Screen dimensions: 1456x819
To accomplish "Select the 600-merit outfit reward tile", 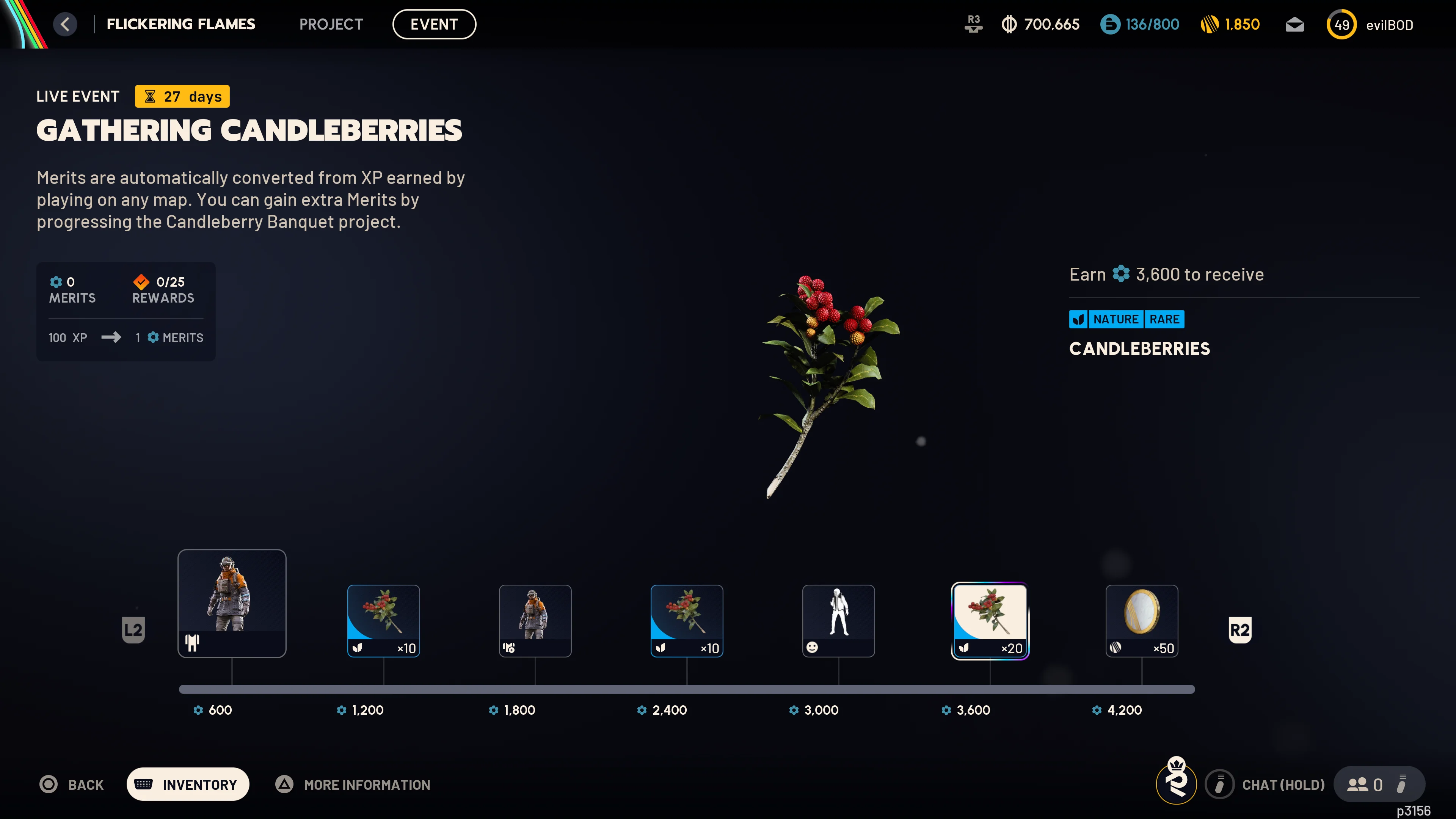I will (232, 603).
